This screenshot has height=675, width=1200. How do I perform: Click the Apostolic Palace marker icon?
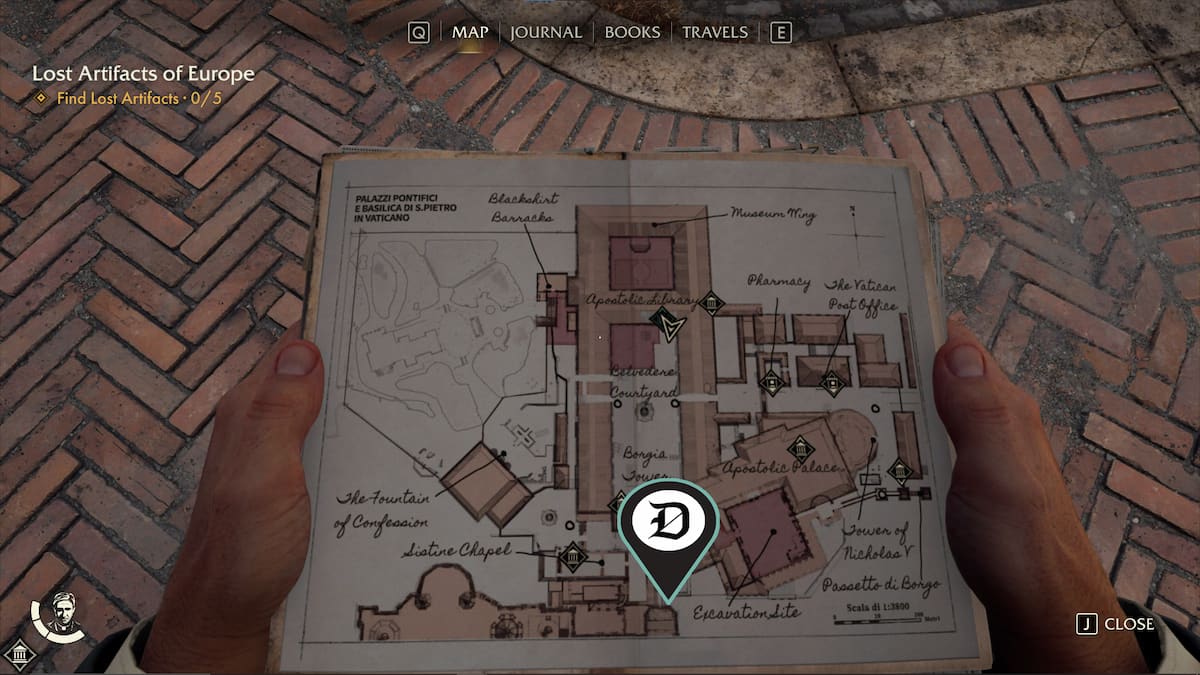[799, 449]
